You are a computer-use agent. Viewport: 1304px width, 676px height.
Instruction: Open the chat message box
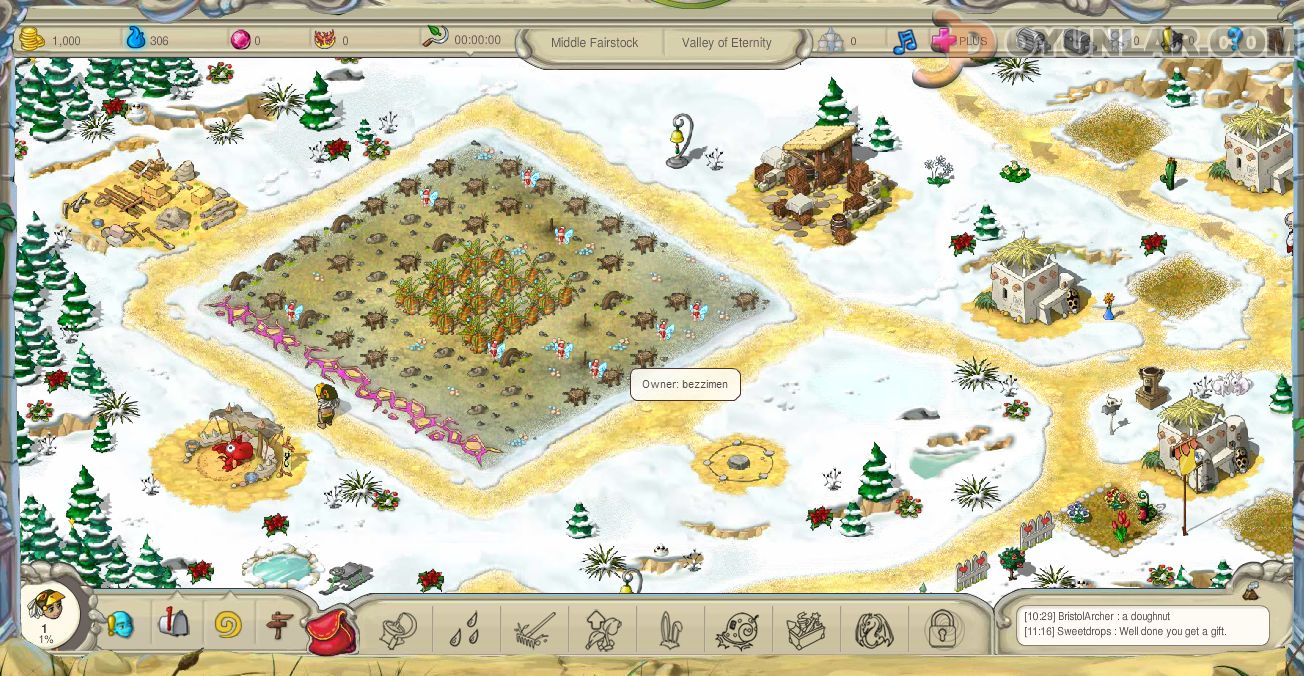(1142, 625)
